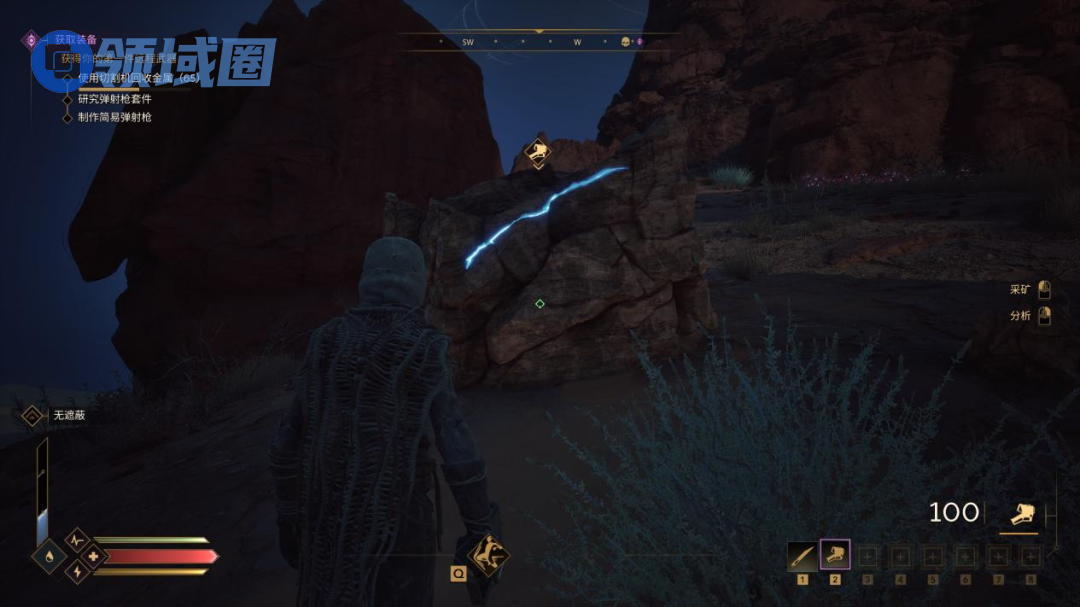Select the 制作简易弹射枪 quest objective
This screenshot has width=1080, height=607.
(x=114, y=117)
